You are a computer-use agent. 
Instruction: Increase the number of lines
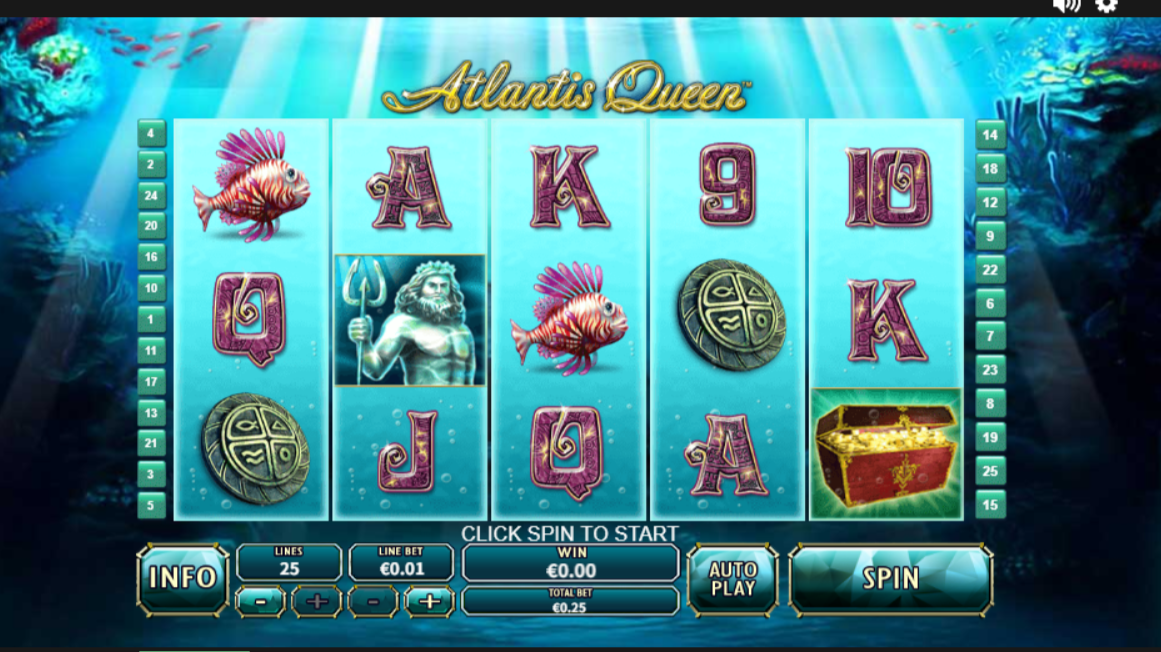pos(316,602)
